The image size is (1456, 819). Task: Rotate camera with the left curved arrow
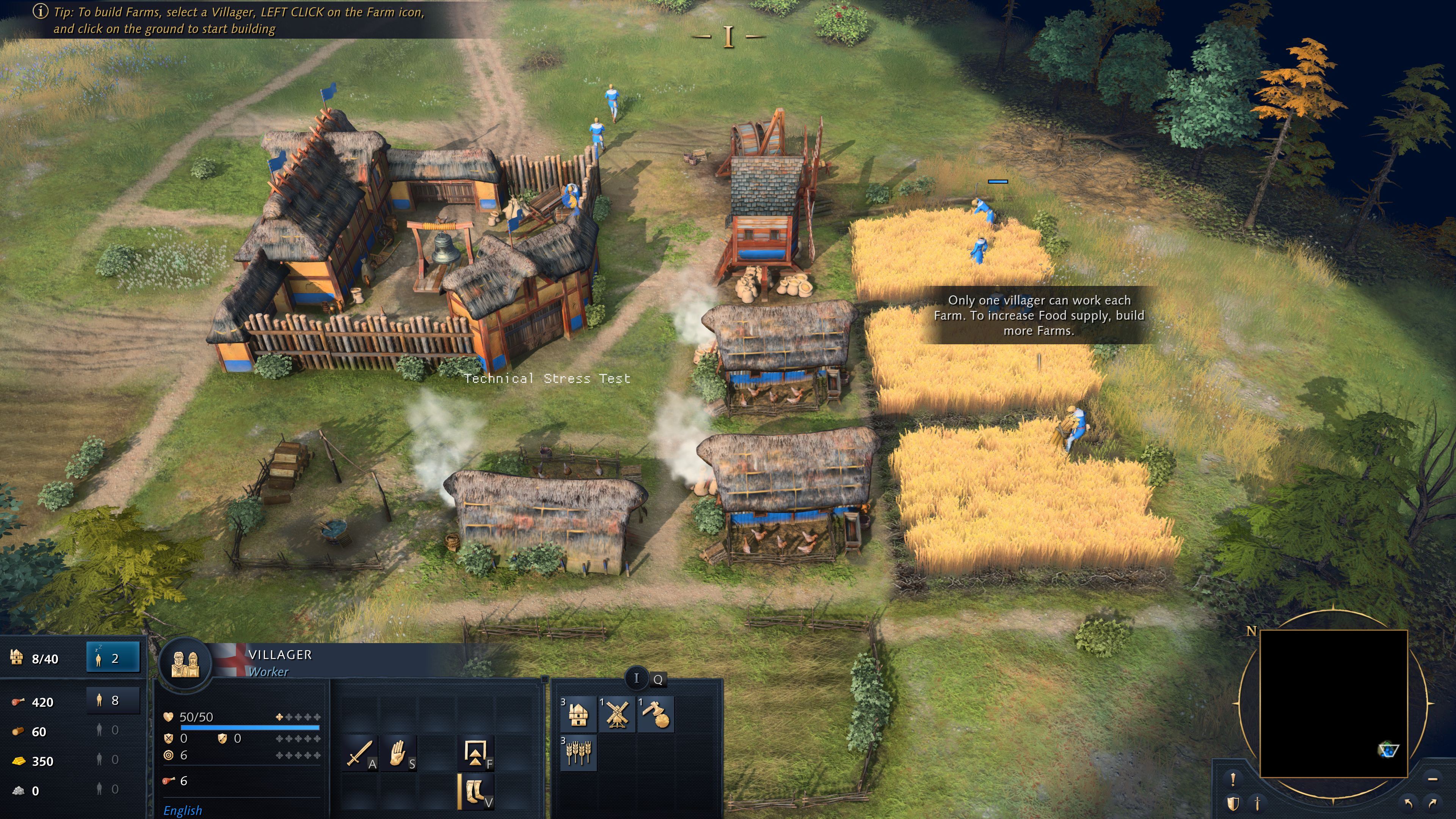click(x=1408, y=803)
